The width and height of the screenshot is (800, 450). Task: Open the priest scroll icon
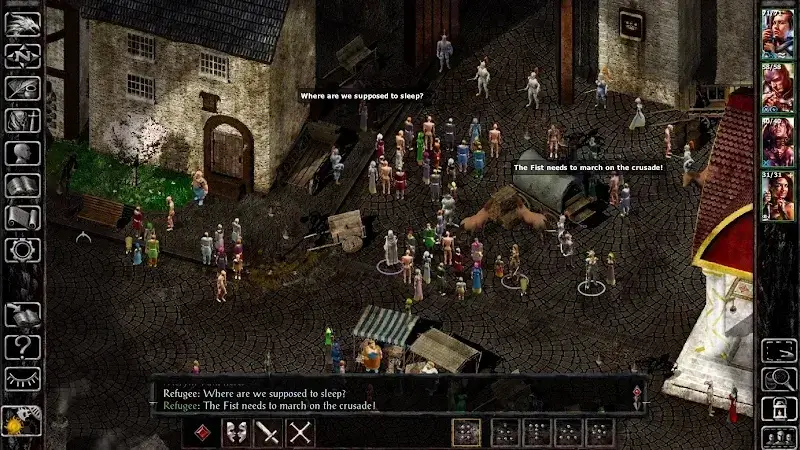pyautogui.click(x=22, y=216)
